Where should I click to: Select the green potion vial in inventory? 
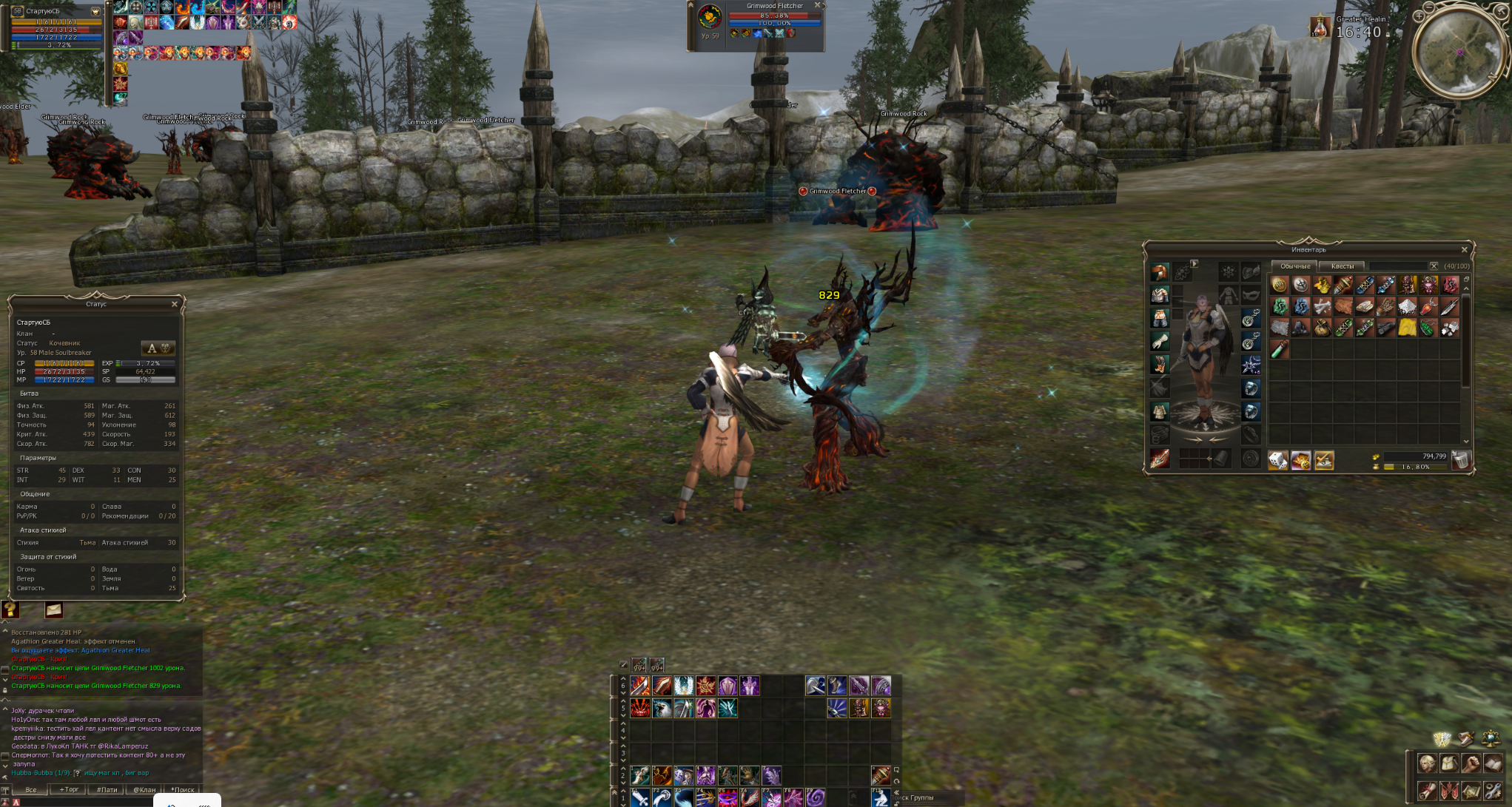pos(1280,350)
